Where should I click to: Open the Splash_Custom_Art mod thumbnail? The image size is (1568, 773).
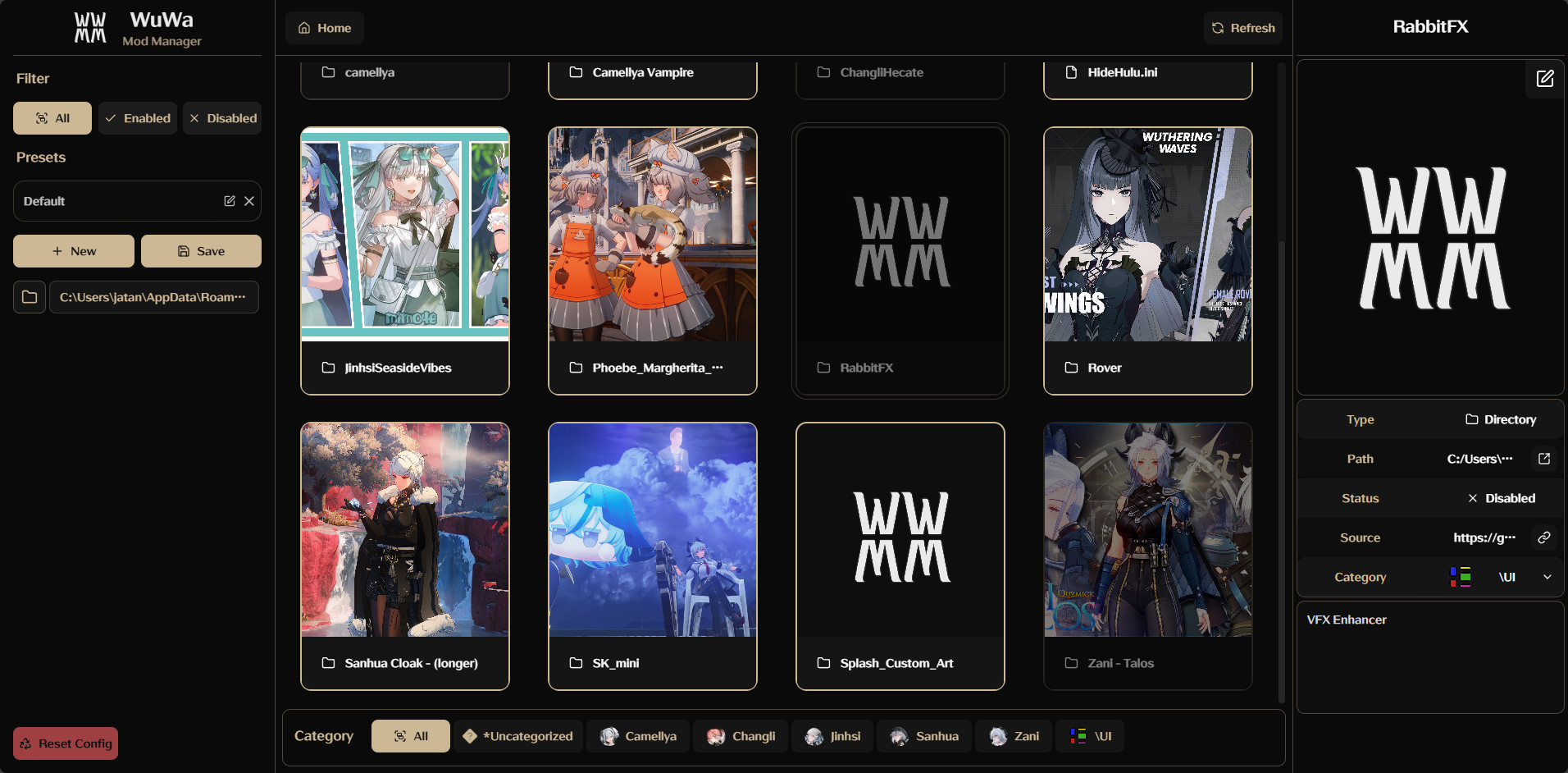pyautogui.click(x=900, y=533)
